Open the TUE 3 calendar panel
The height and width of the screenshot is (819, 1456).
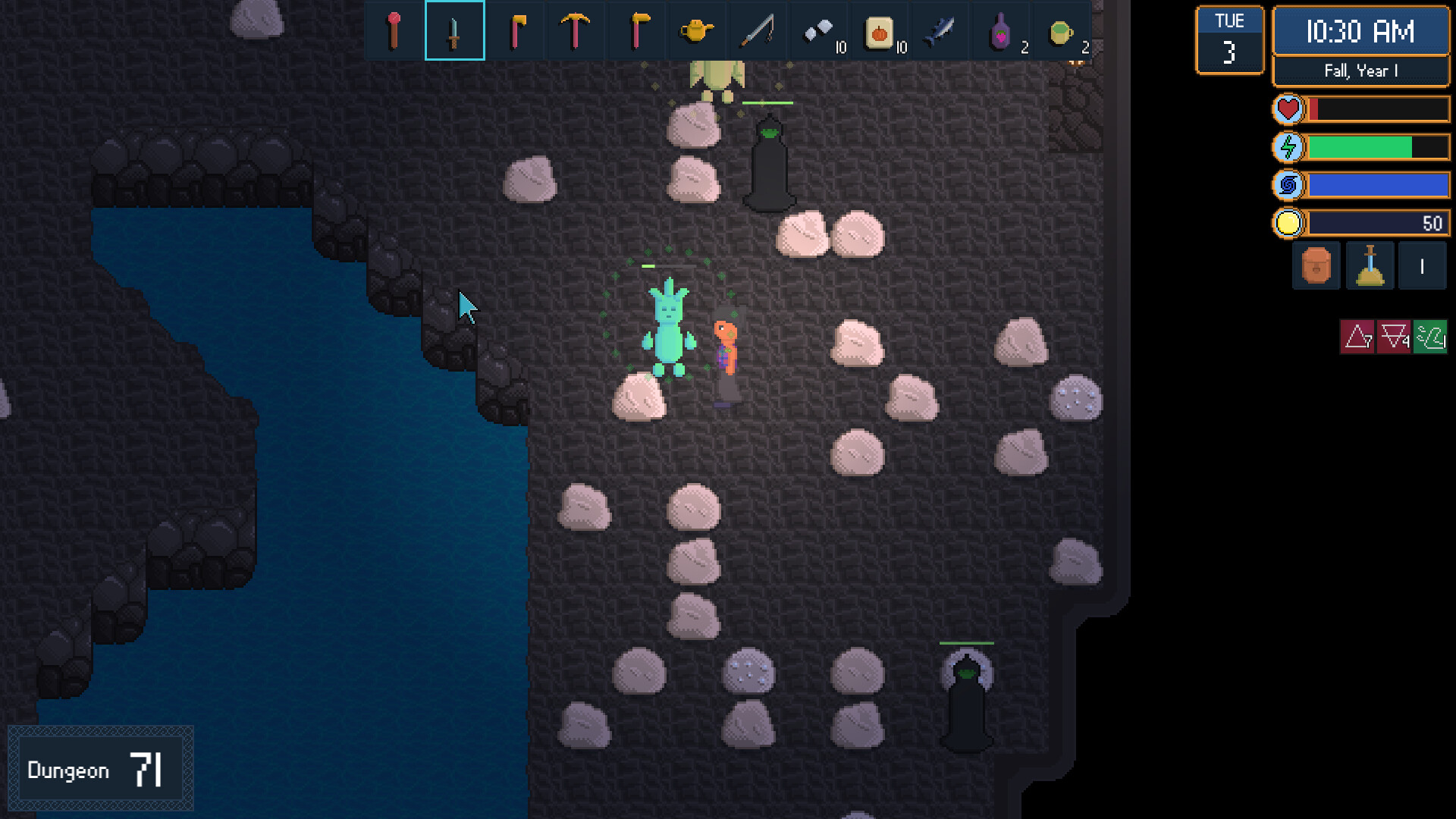[1229, 39]
